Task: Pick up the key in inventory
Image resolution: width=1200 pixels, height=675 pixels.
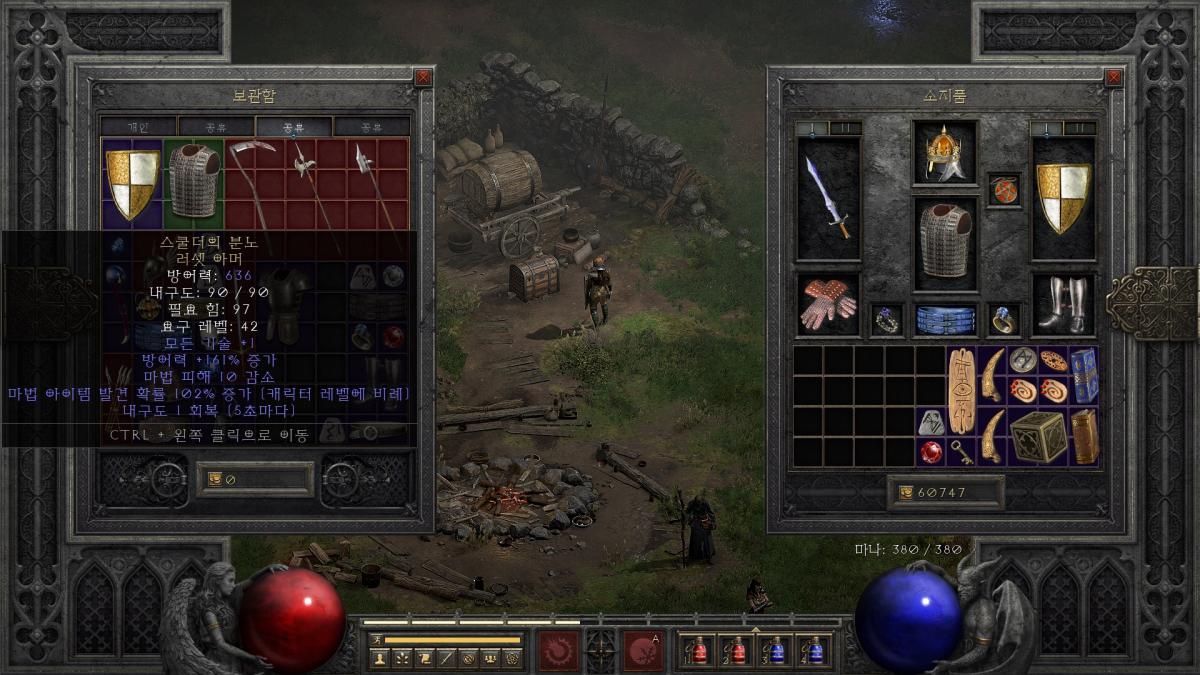Action: click(x=961, y=453)
